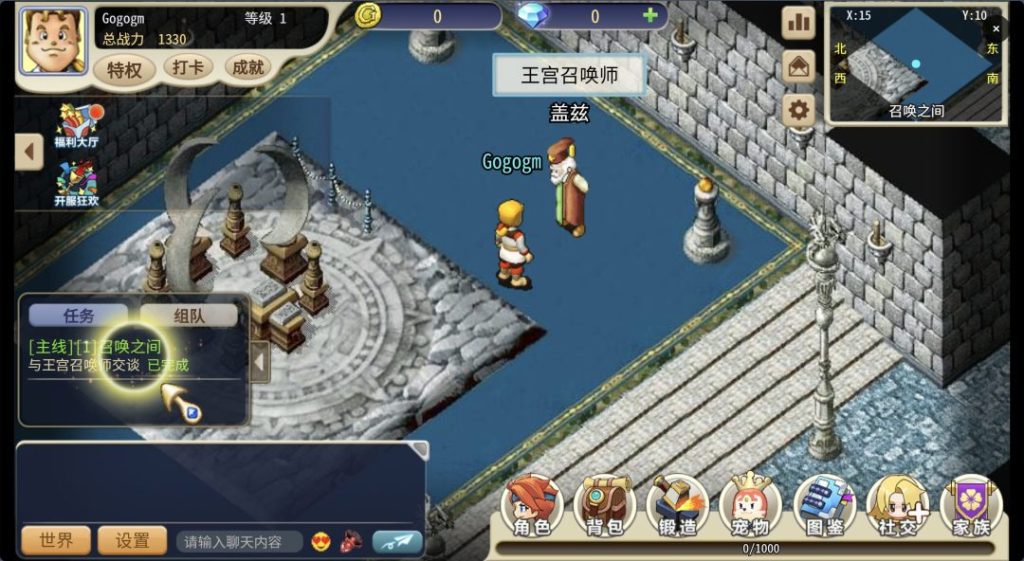Open the 角色 character menu
The height and width of the screenshot is (561, 1024).
pyautogui.click(x=532, y=506)
